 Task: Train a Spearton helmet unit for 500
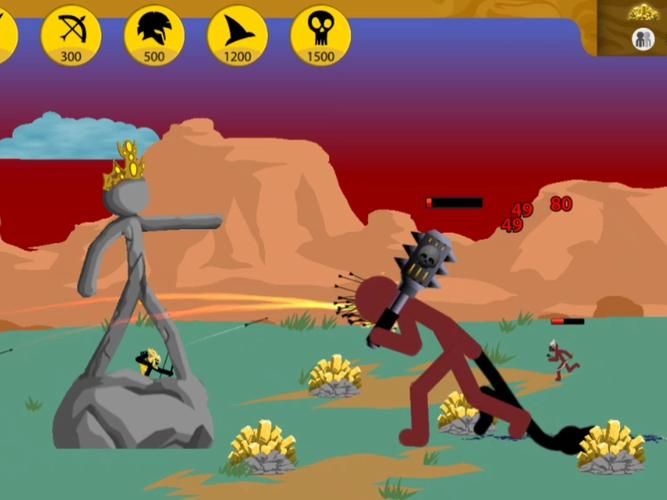click(x=154, y=35)
